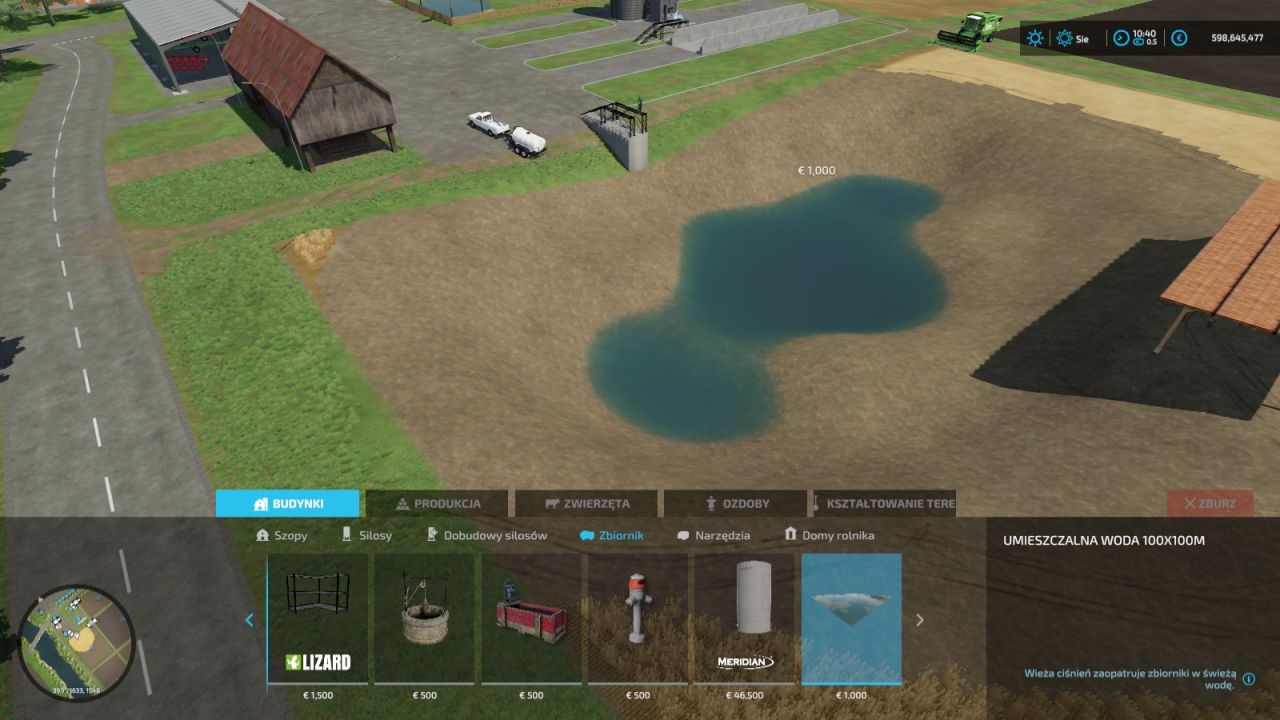Viewport: 1280px width, 720px height.
Task: Select the Meridian white tank item
Action: [745, 618]
